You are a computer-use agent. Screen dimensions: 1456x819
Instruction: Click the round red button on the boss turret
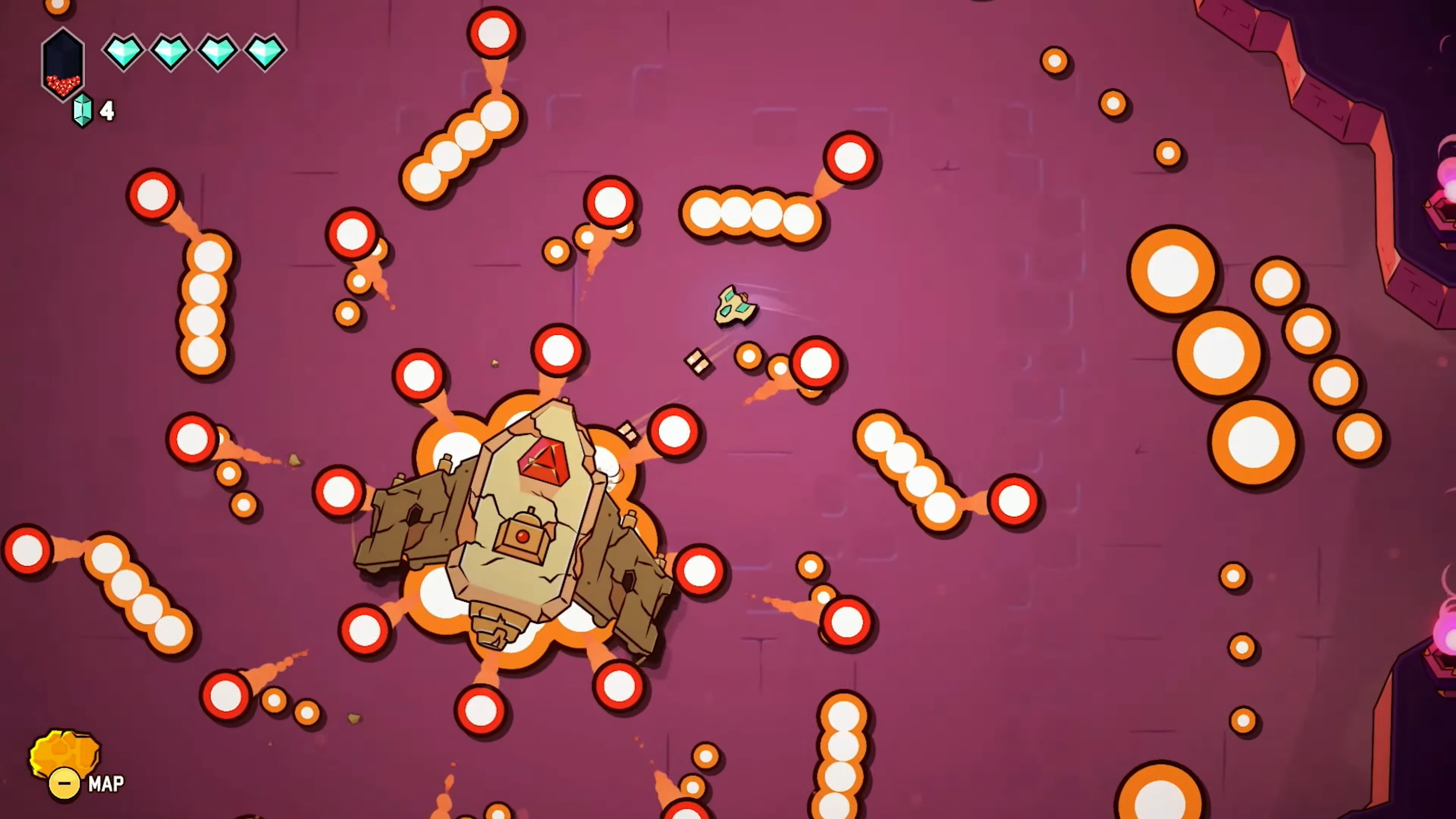pyautogui.click(x=522, y=537)
